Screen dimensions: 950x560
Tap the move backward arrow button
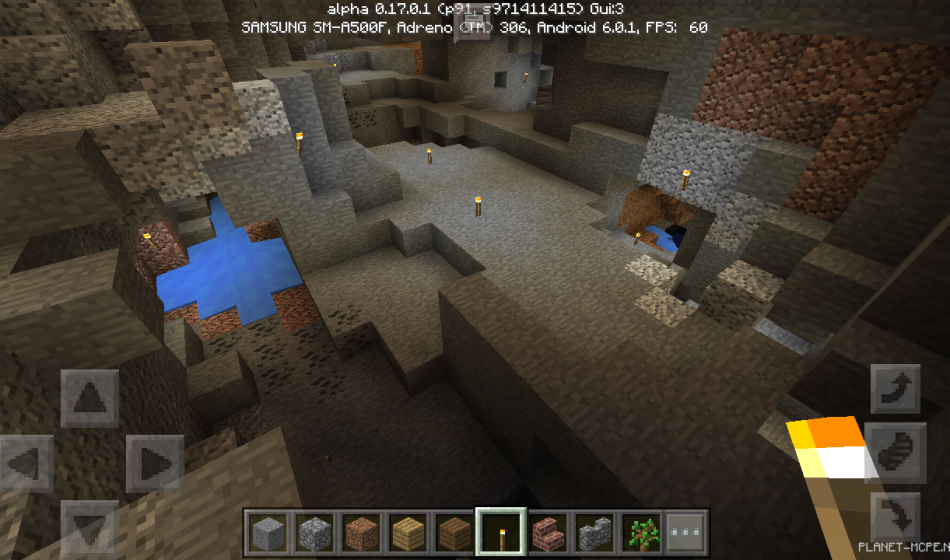click(90, 526)
